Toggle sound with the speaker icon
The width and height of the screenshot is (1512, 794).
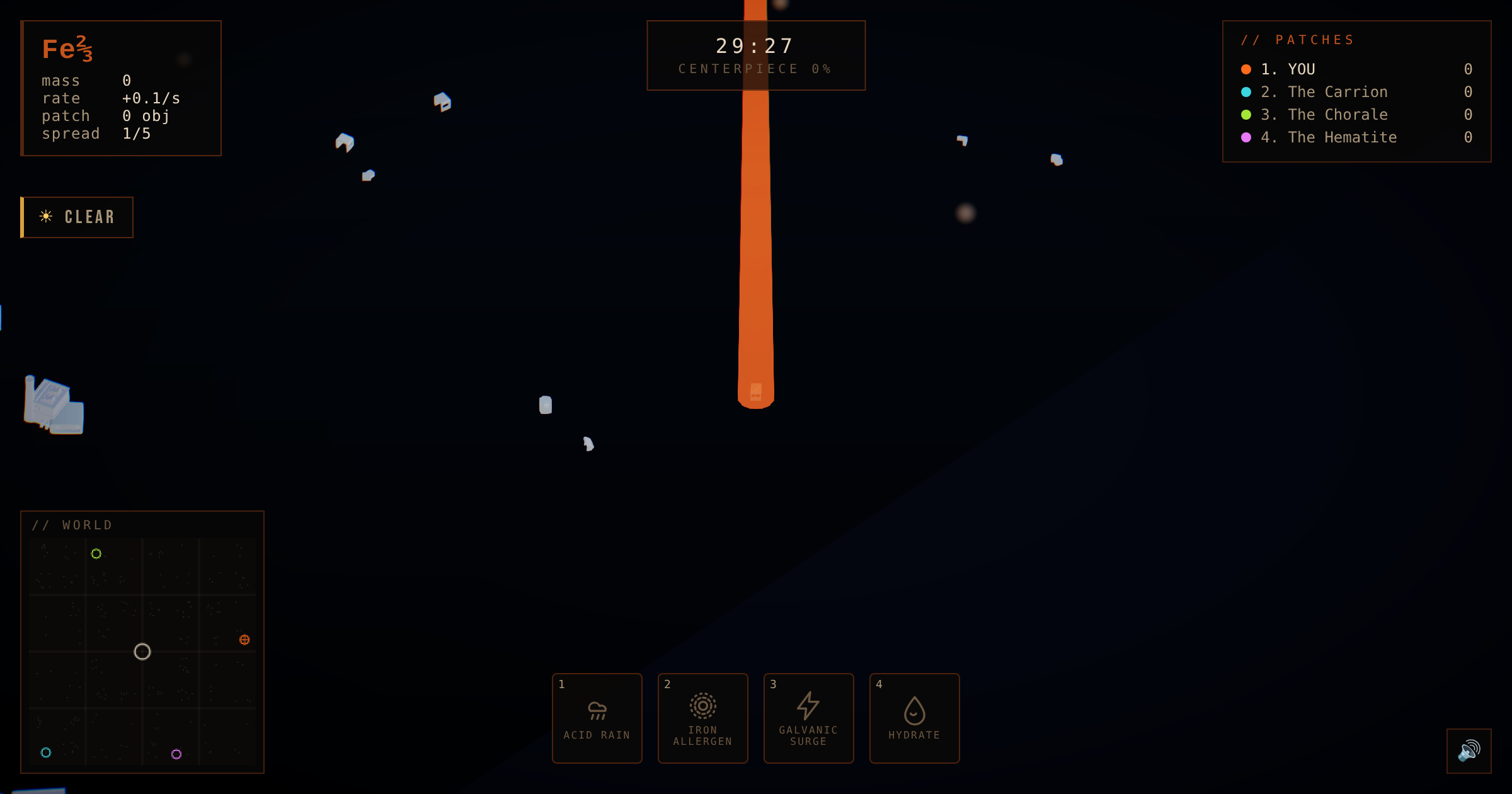click(x=1469, y=751)
